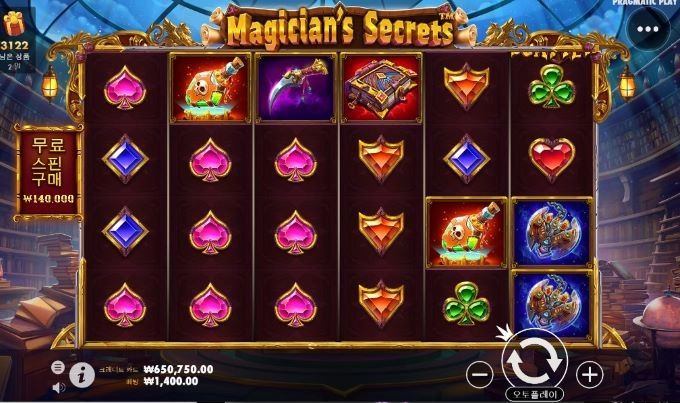Spin the reels with the circular arrows button

[535, 358]
